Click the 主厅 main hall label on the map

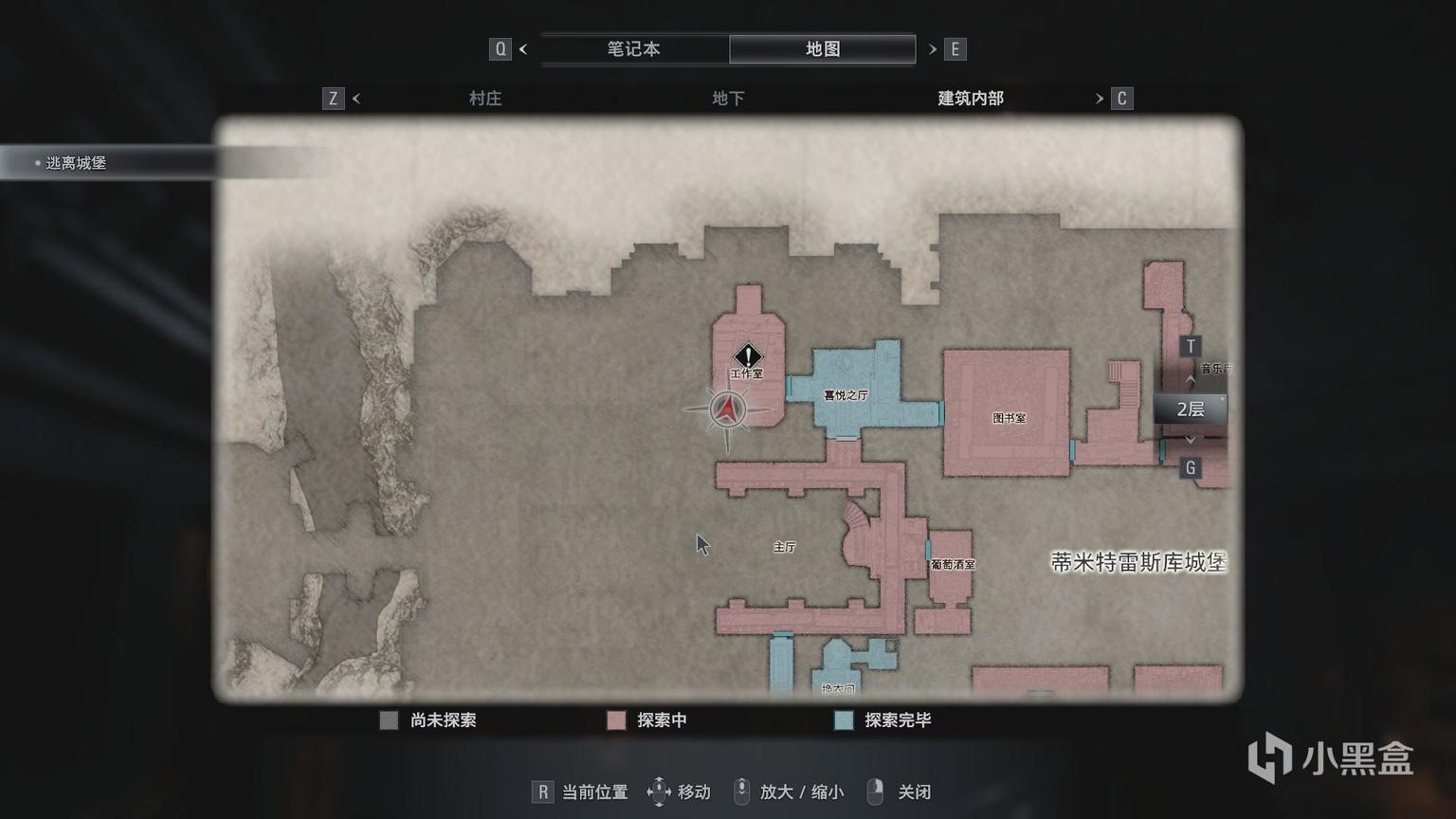784,547
